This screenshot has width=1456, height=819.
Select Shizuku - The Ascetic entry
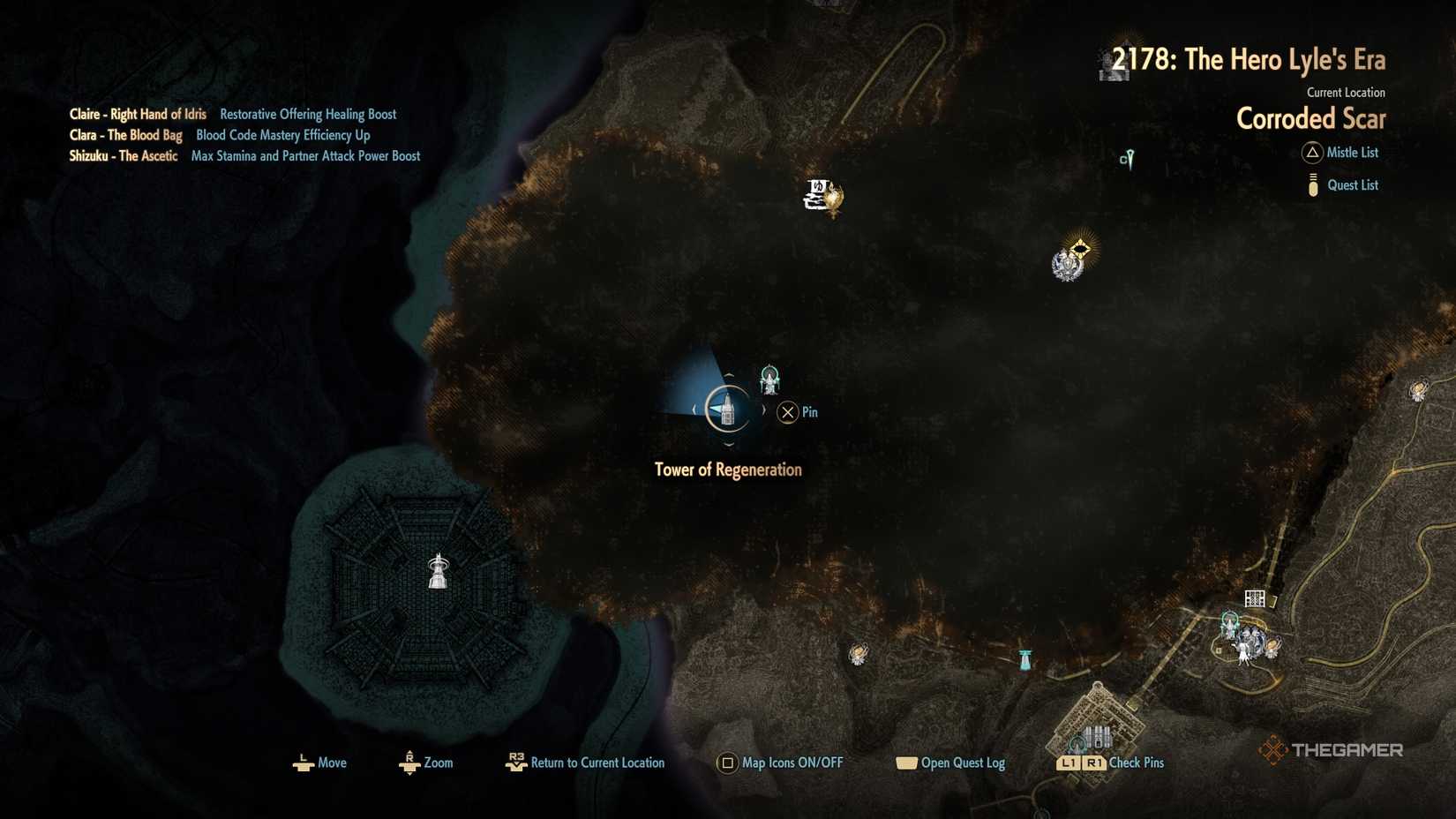pos(124,155)
